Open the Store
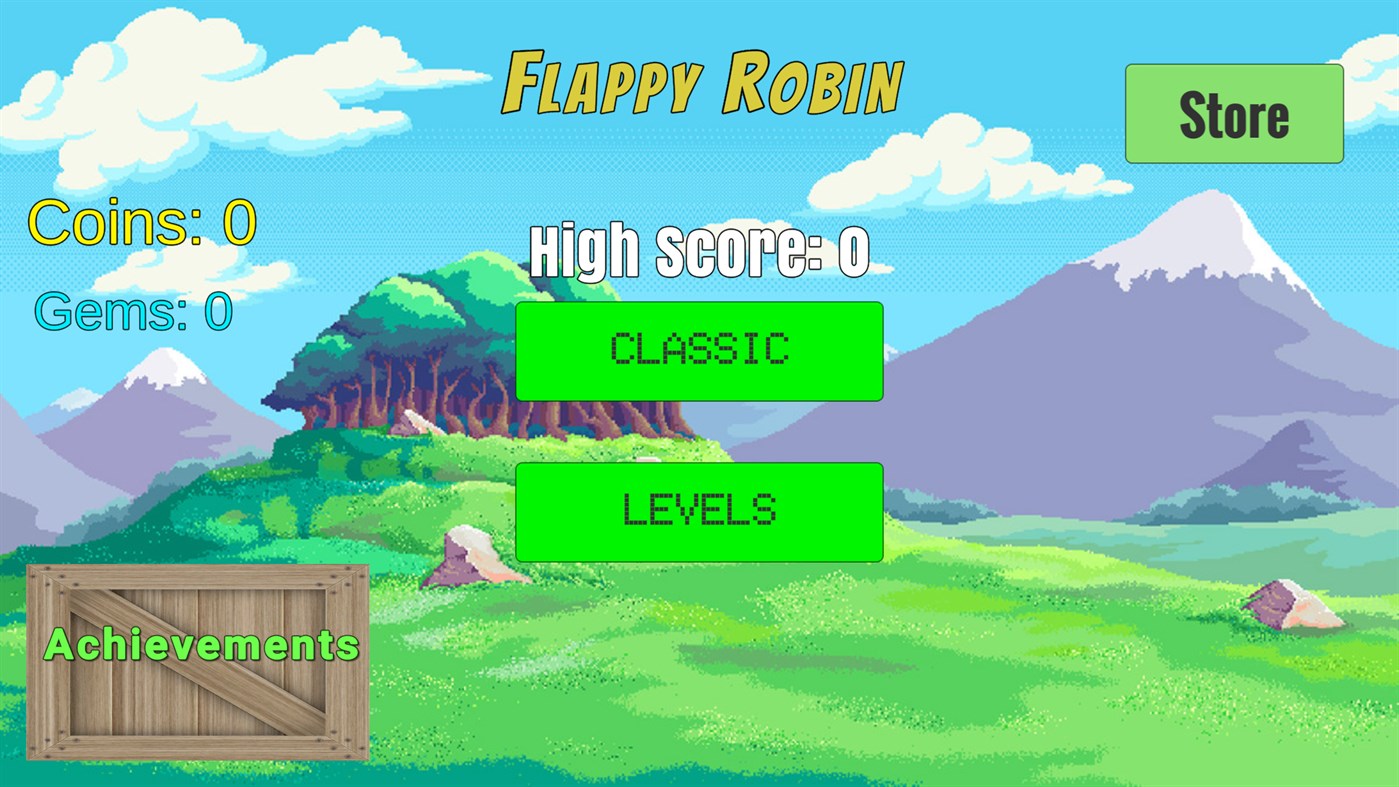Screen dimensions: 1399x787 [1234, 113]
